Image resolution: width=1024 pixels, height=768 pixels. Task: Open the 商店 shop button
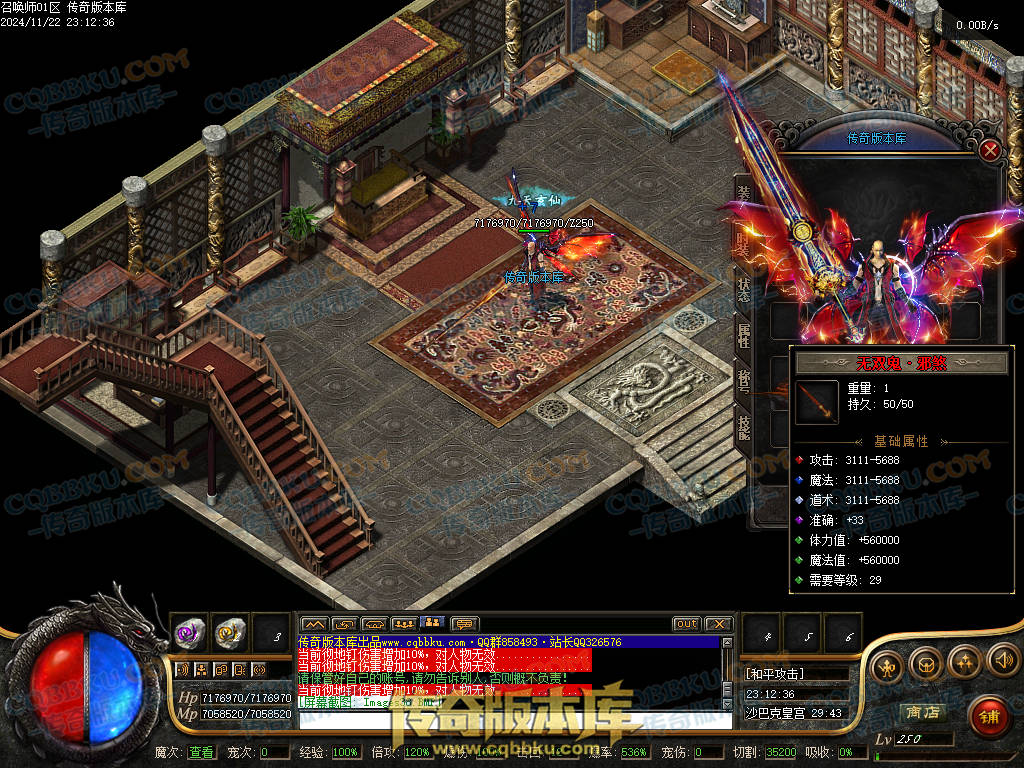click(922, 712)
